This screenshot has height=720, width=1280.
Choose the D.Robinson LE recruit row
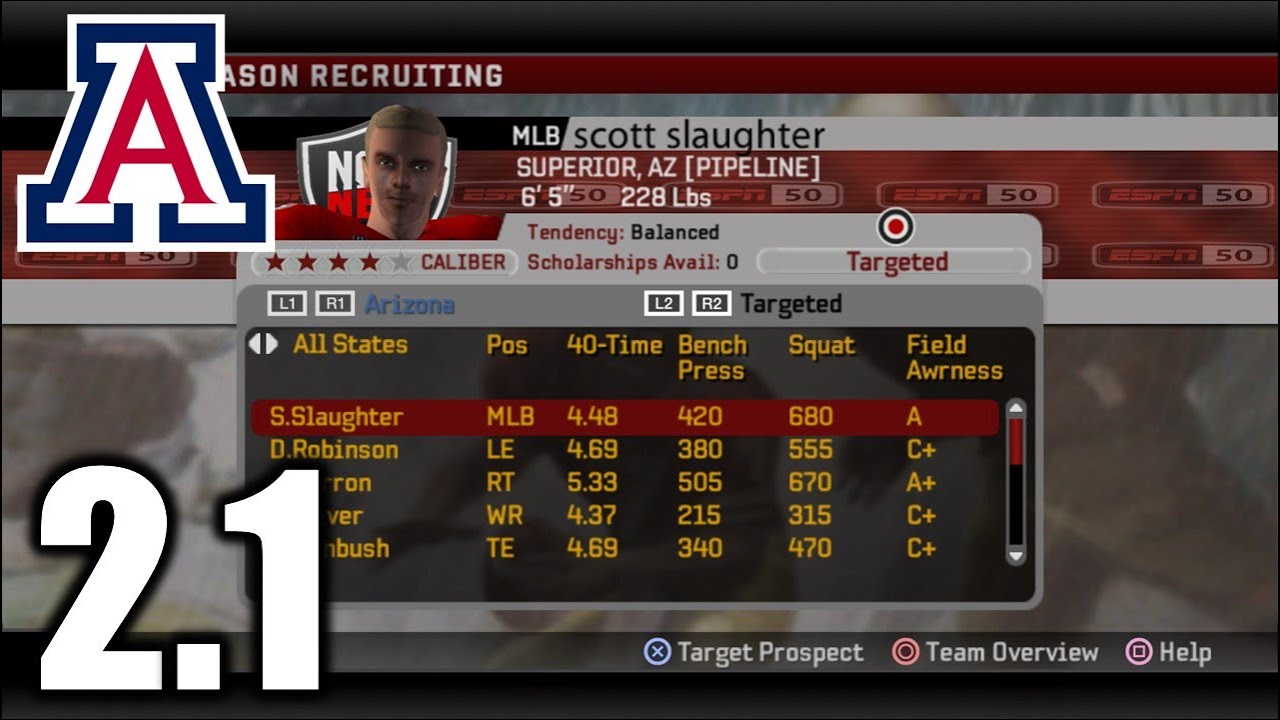point(624,450)
